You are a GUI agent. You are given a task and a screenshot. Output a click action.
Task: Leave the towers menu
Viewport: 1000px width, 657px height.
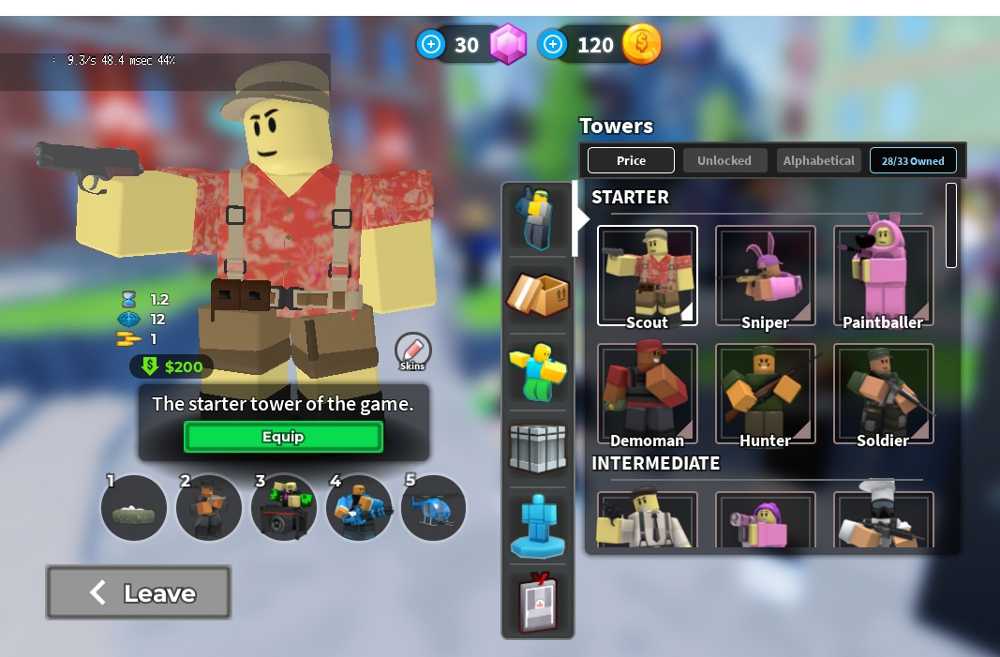[x=139, y=593]
